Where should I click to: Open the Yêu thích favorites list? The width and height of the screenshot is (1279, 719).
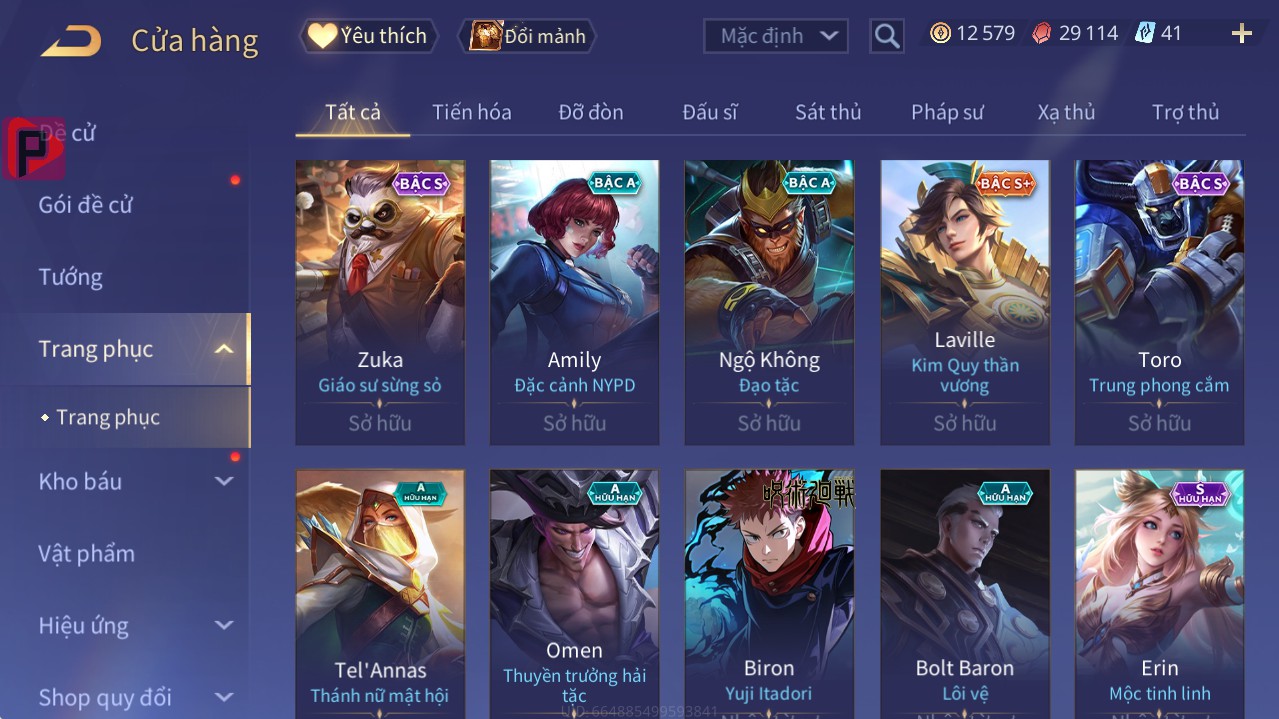(x=368, y=36)
